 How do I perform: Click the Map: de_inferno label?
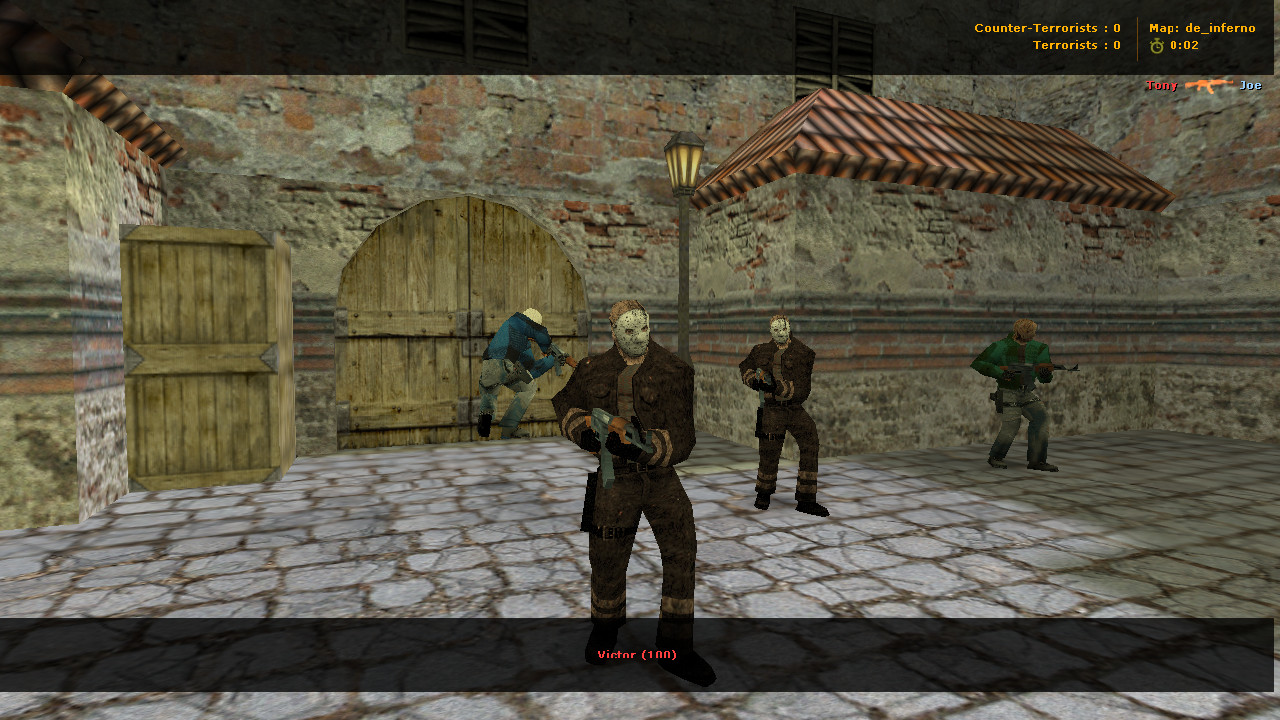pos(1200,28)
